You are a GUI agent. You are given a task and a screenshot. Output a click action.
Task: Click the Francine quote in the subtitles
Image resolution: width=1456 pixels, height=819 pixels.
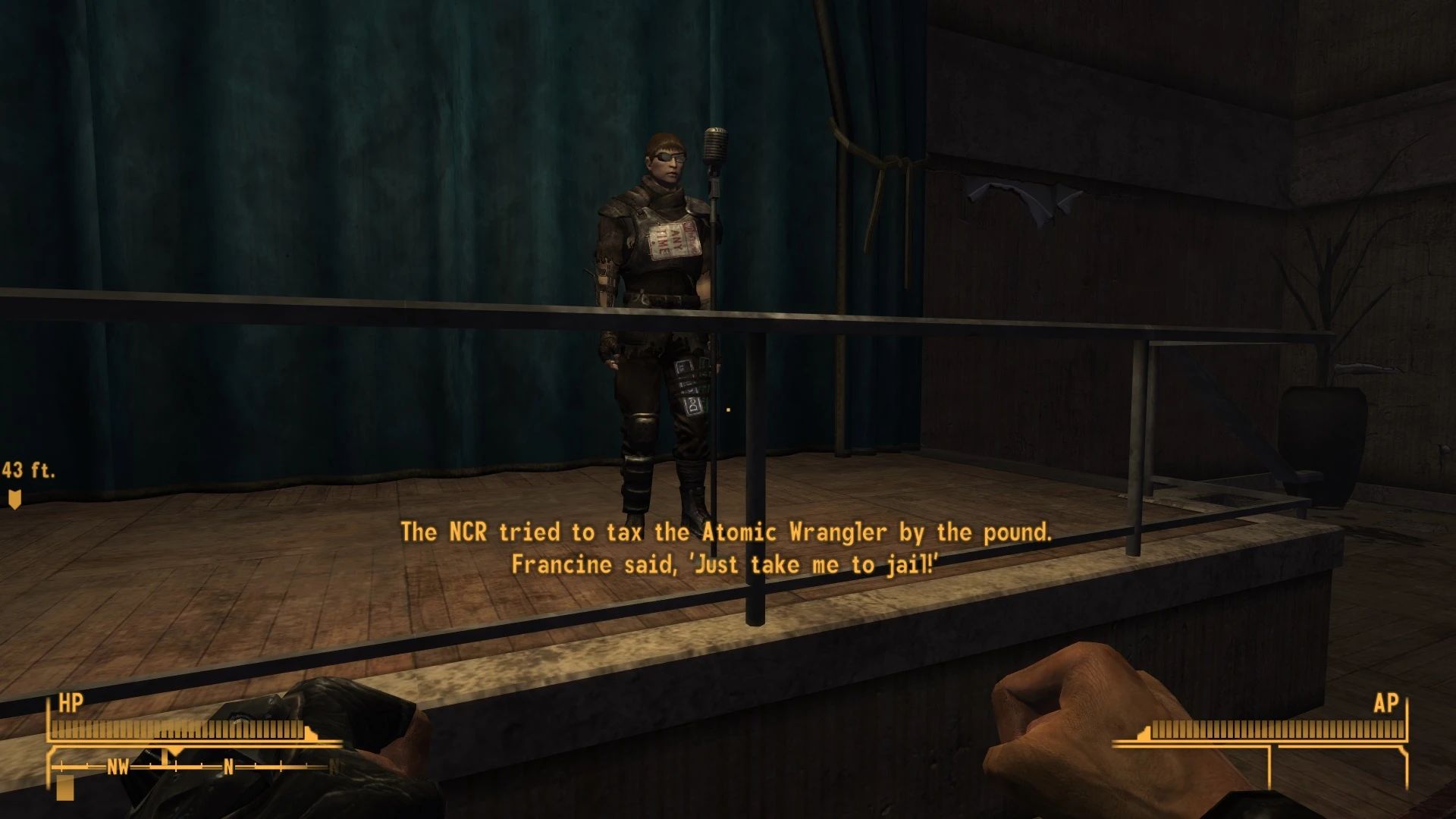point(726,564)
